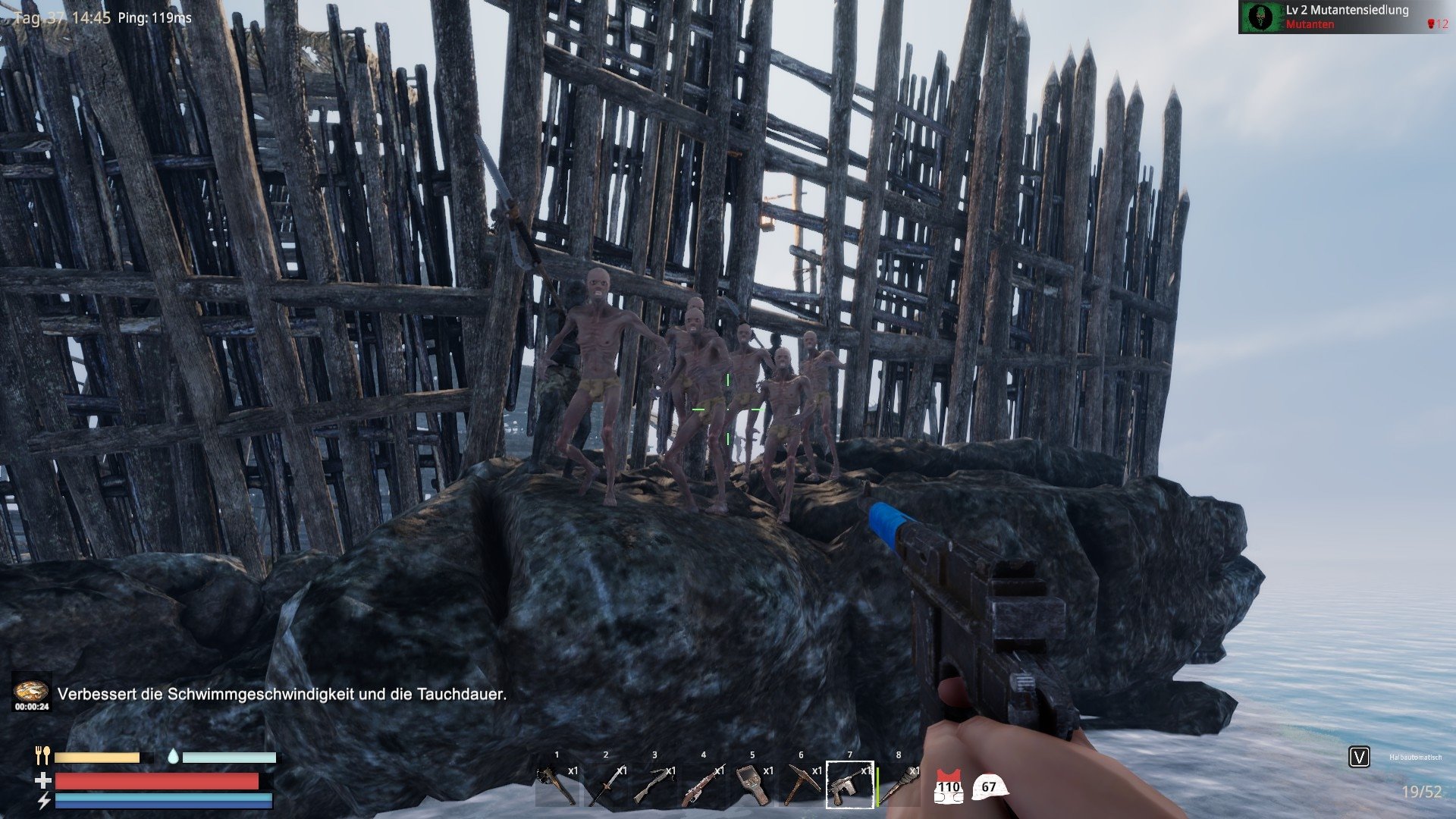Equip the pickaxe in hotbar slot 6
The width and height of the screenshot is (1456, 819).
(x=801, y=785)
